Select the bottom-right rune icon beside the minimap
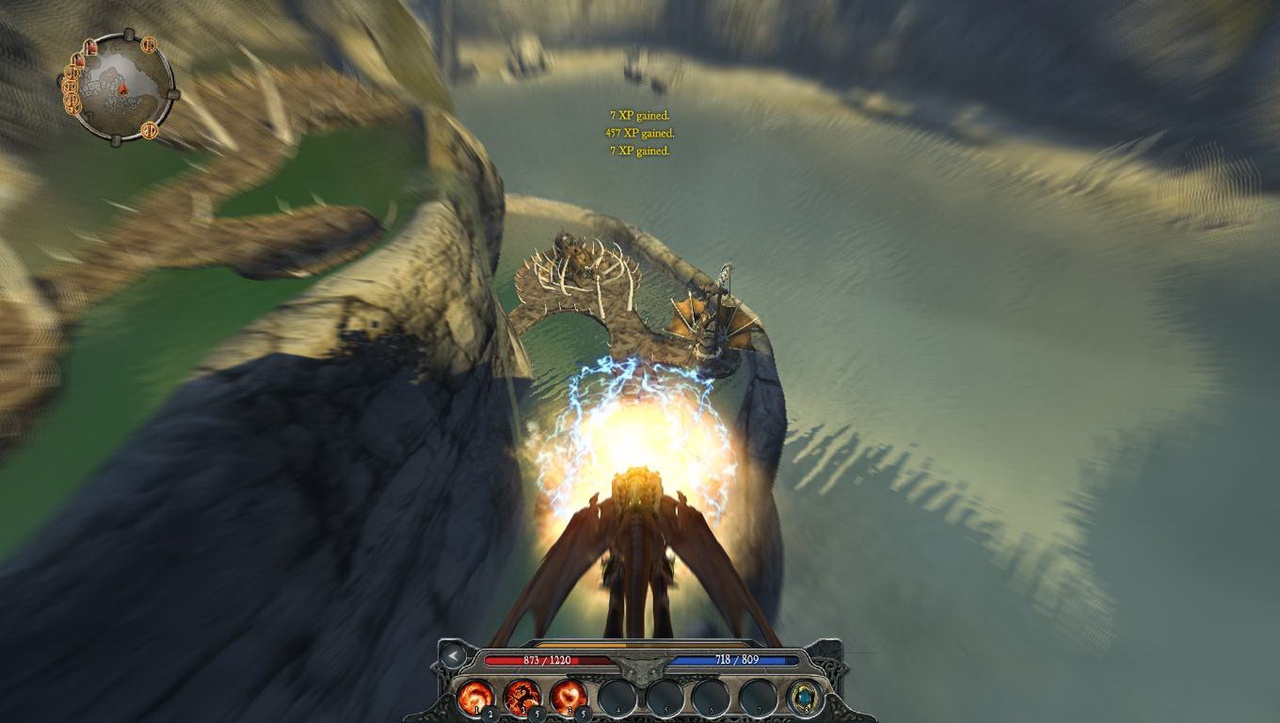1280x723 pixels. pos(150,130)
